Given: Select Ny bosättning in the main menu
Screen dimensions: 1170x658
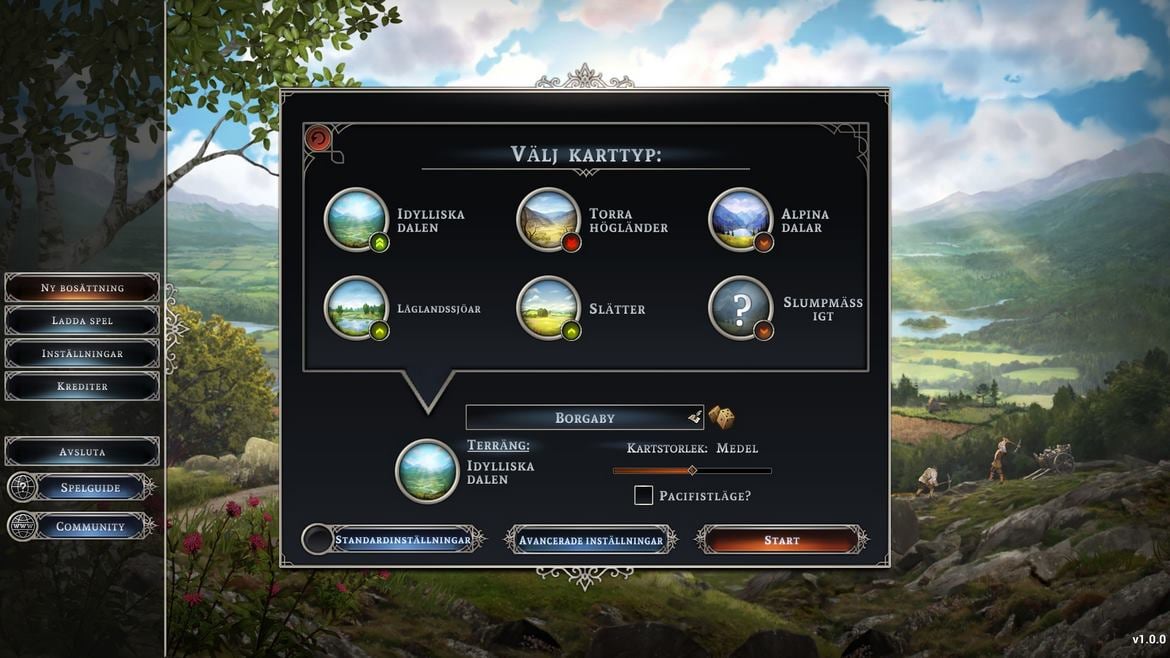Looking at the screenshot, I should click(82, 288).
